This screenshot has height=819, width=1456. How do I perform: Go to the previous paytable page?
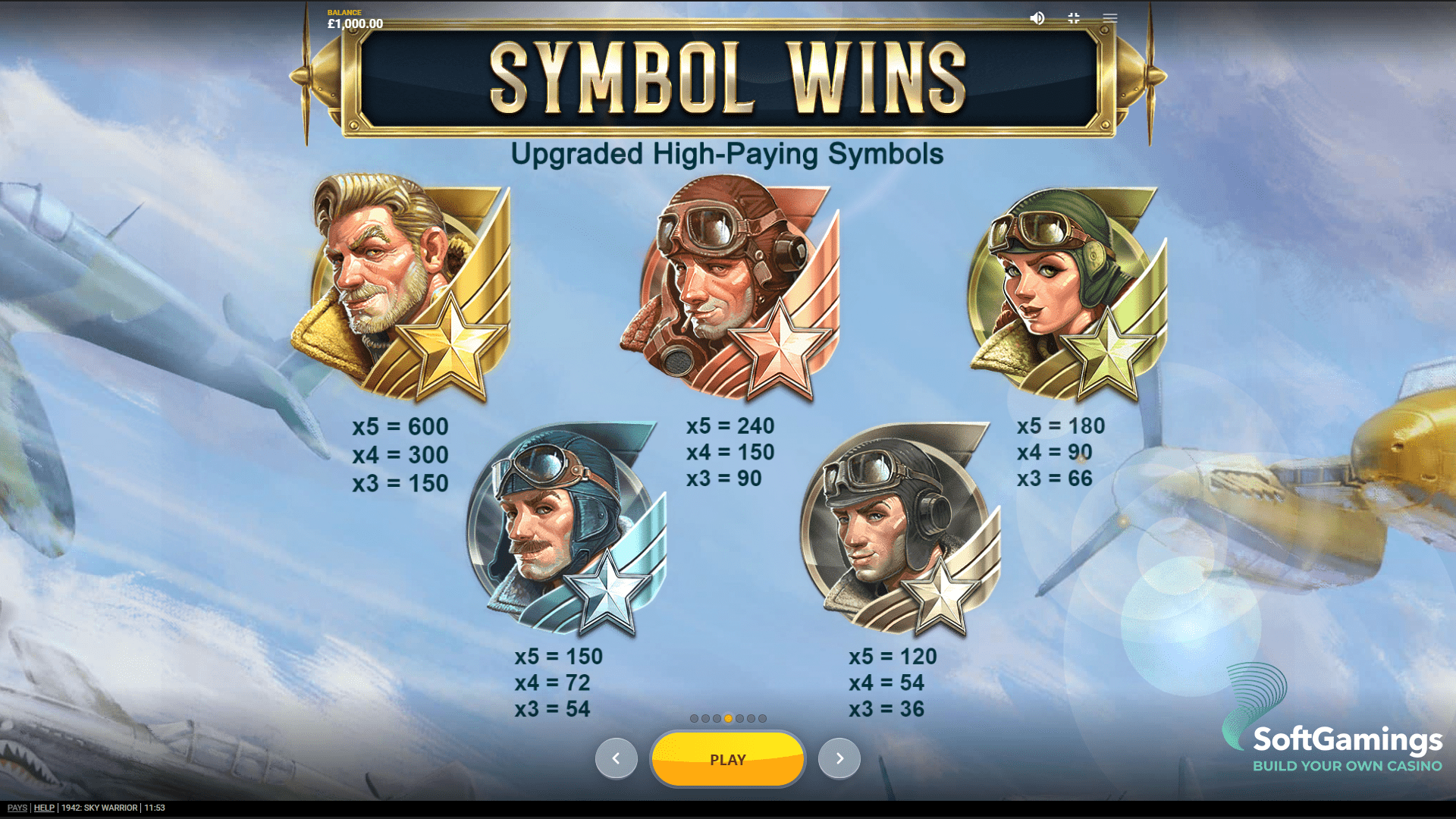(616, 758)
